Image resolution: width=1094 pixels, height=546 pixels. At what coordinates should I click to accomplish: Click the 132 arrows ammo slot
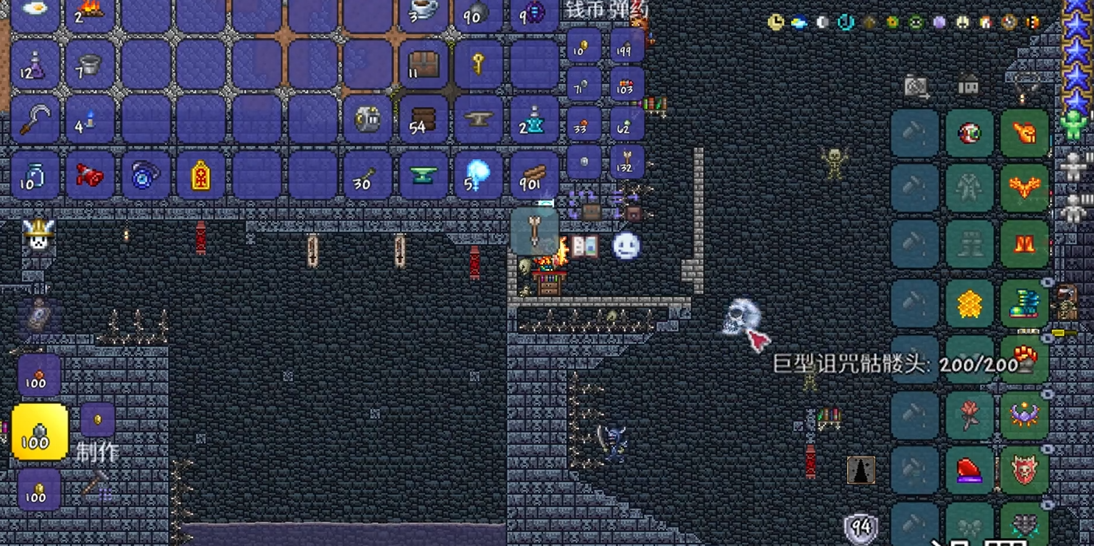click(x=627, y=161)
